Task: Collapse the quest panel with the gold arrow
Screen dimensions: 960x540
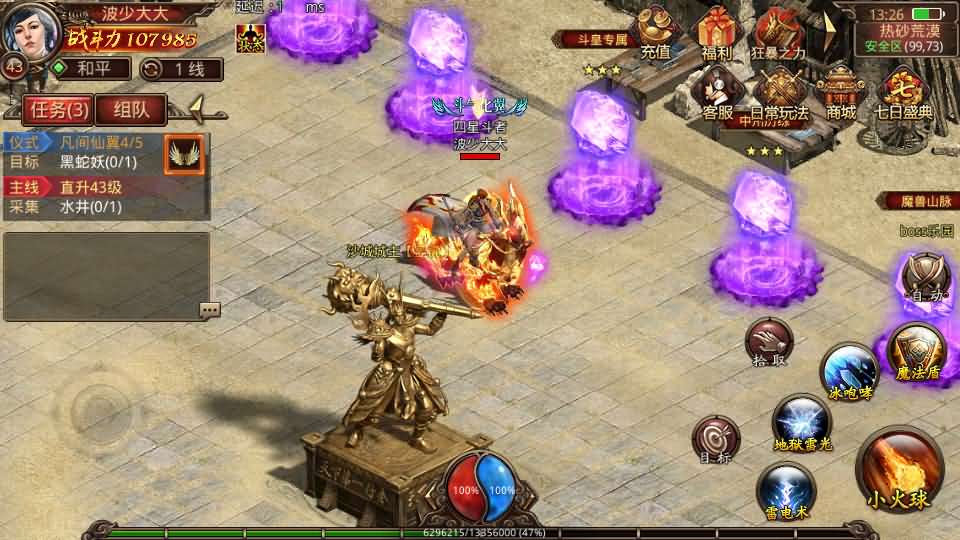Action: tap(197, 106)
